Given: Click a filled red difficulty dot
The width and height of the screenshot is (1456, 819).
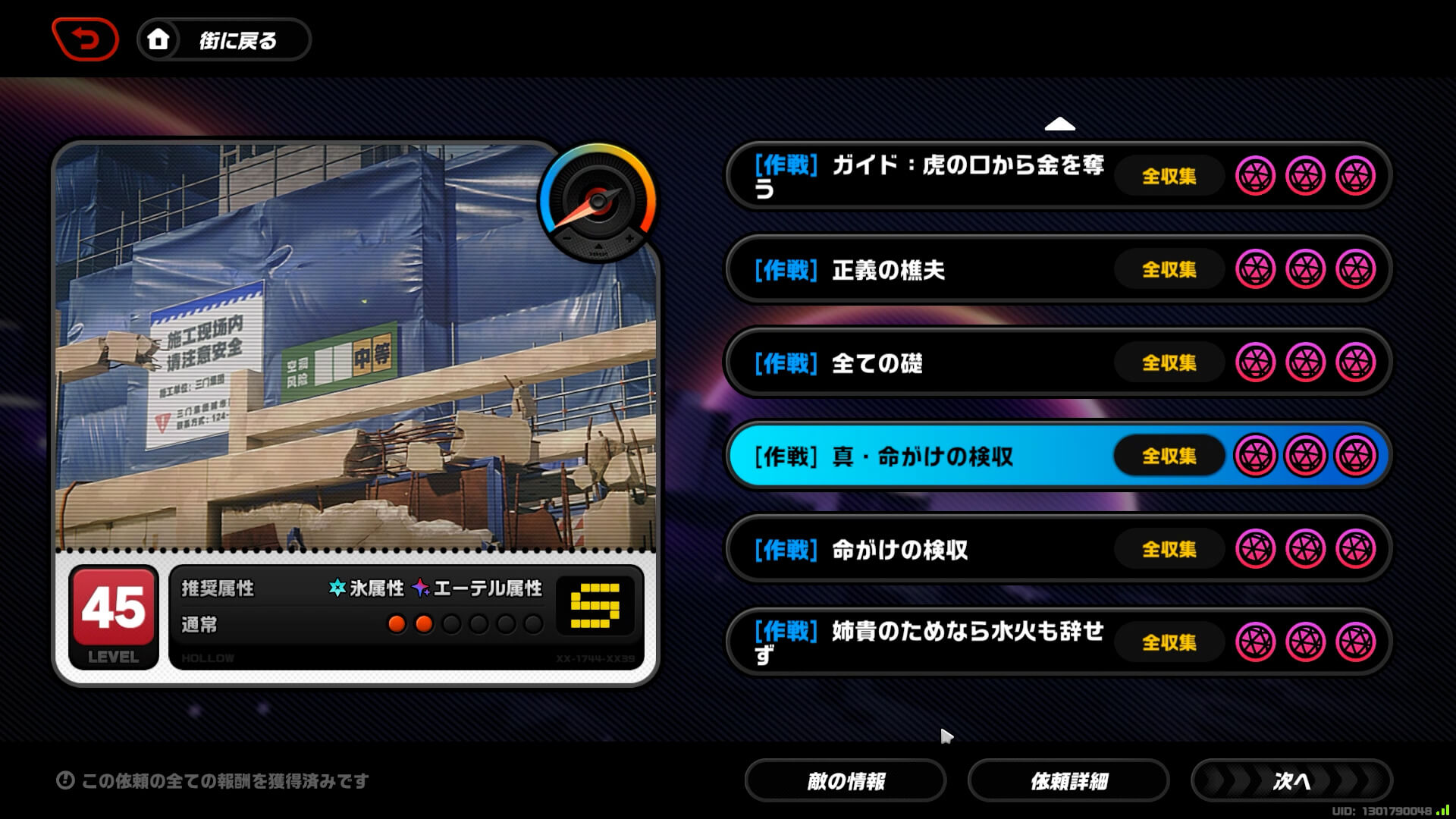Looking at the screenshot, I should point(397,624).
